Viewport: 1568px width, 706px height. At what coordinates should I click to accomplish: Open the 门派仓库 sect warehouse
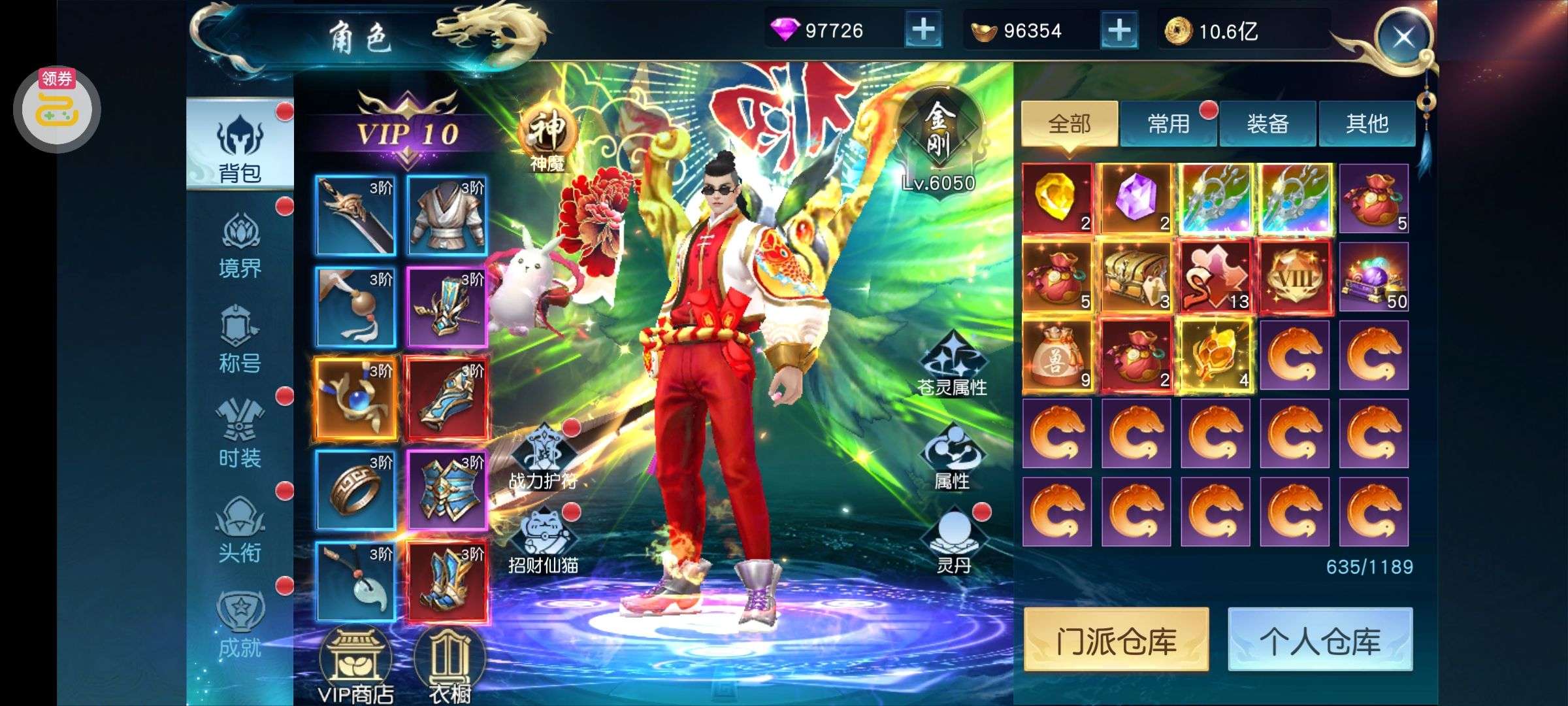(1116, 640)
